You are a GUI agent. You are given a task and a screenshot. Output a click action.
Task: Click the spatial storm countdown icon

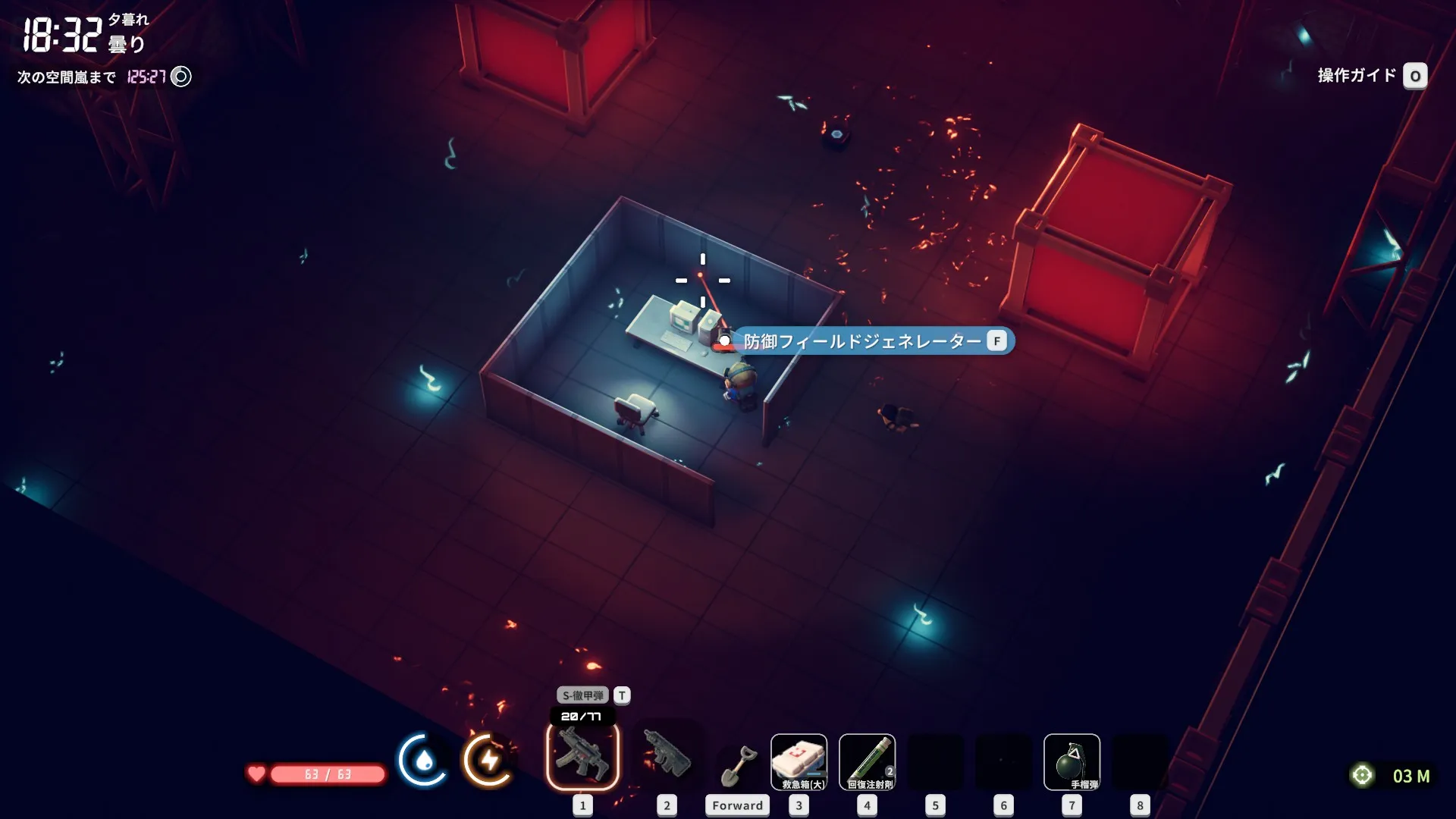click(x=181, y=77)
